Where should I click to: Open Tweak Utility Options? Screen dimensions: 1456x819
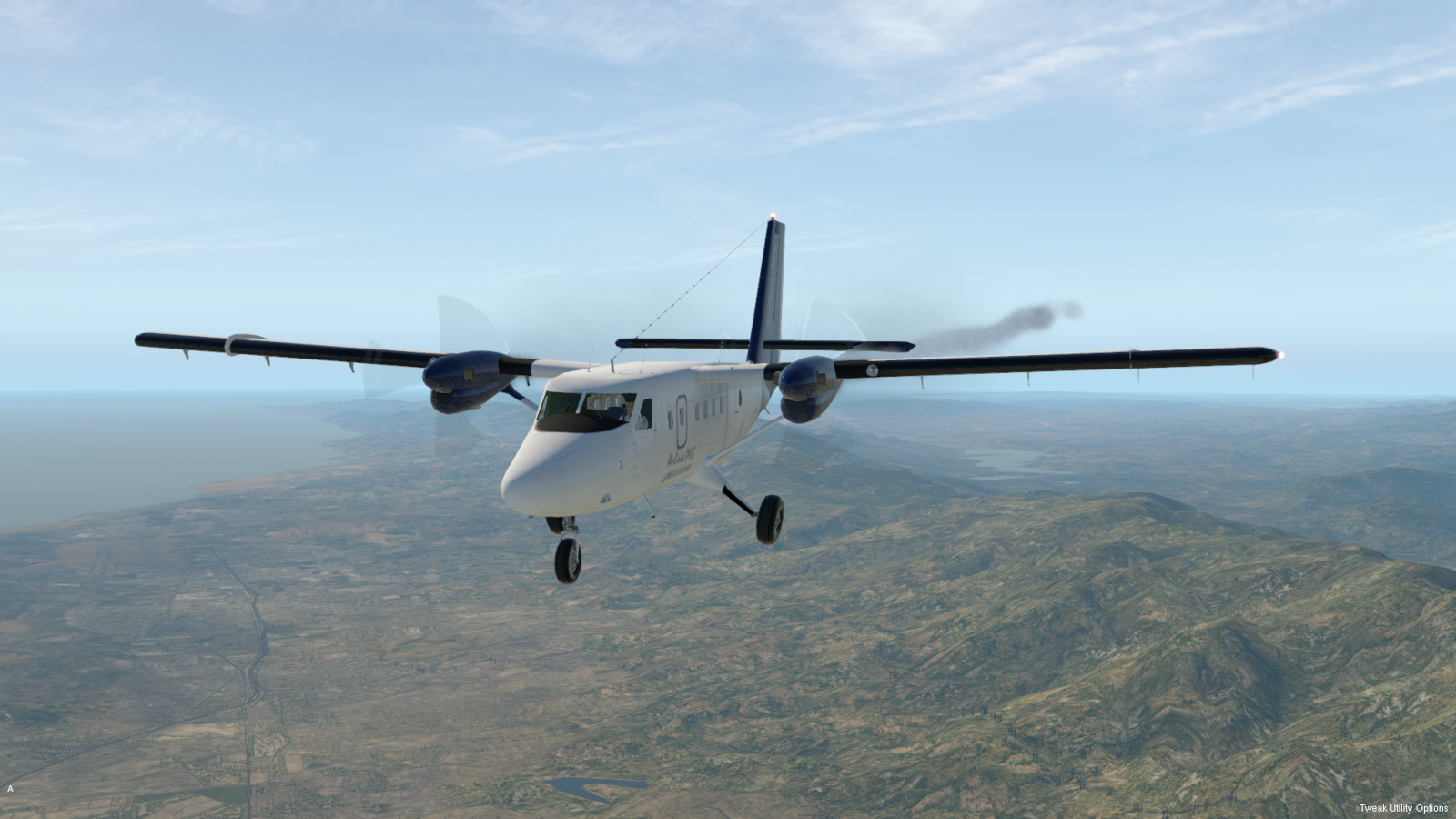1403,808
